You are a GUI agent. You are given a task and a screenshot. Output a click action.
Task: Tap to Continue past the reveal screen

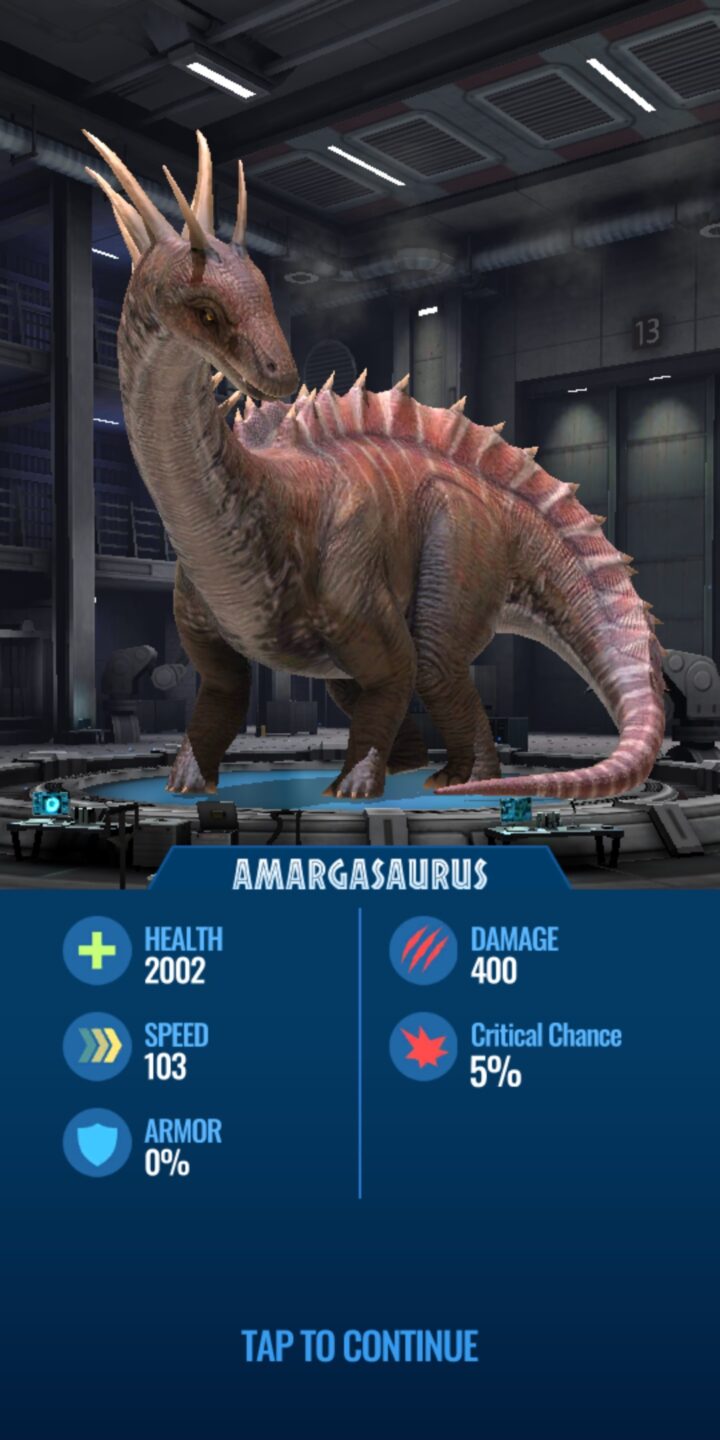coord(360,1346)
